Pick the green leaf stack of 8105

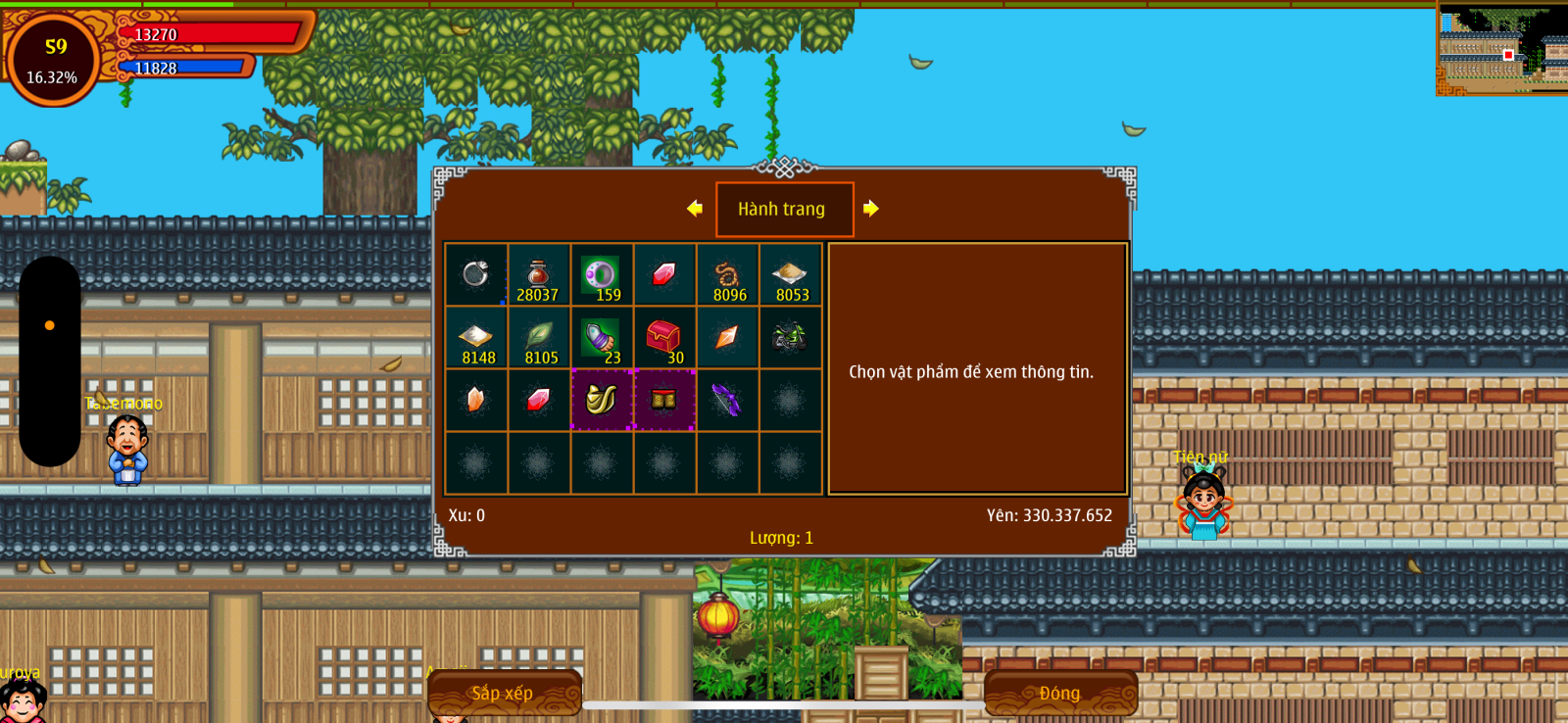point(539,339)
